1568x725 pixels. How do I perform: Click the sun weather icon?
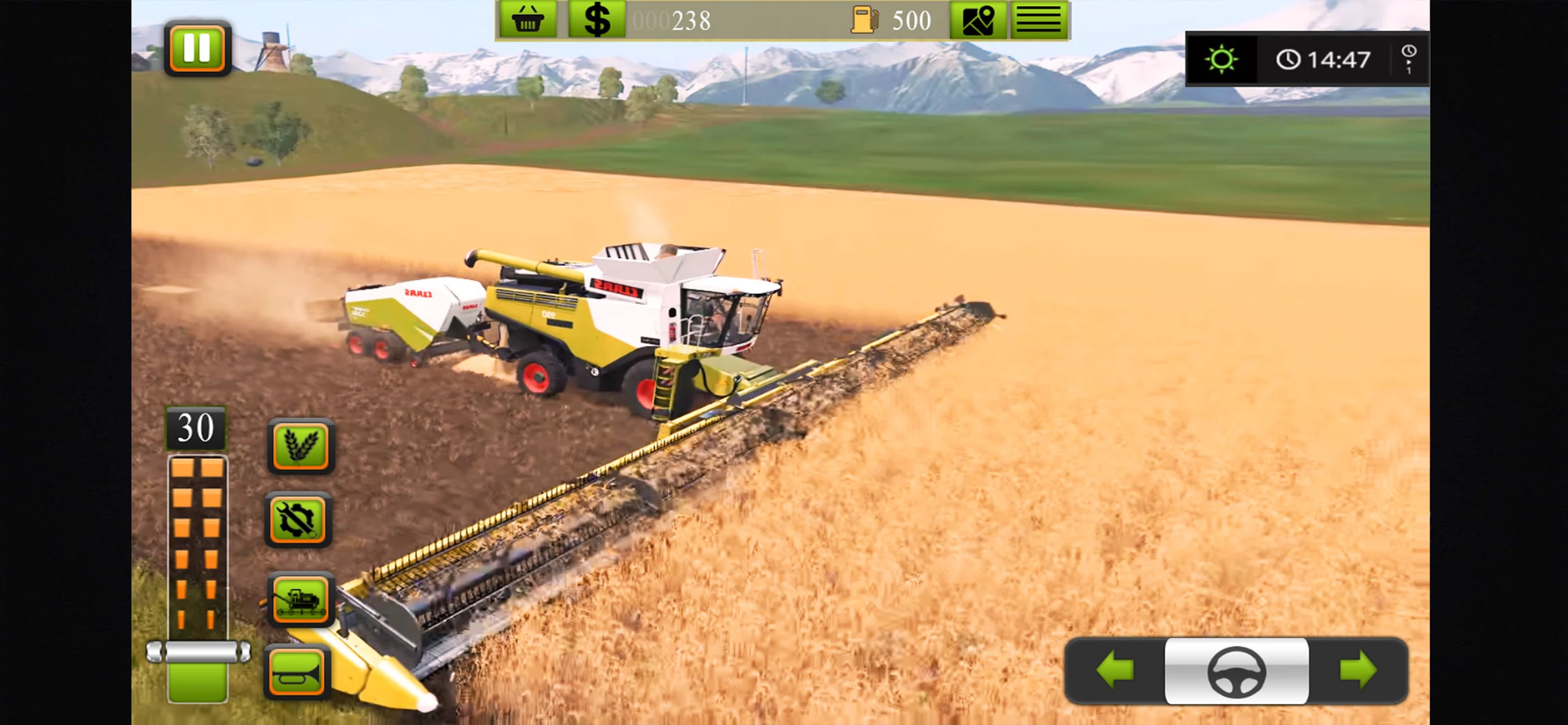(x=1221, y=59)
